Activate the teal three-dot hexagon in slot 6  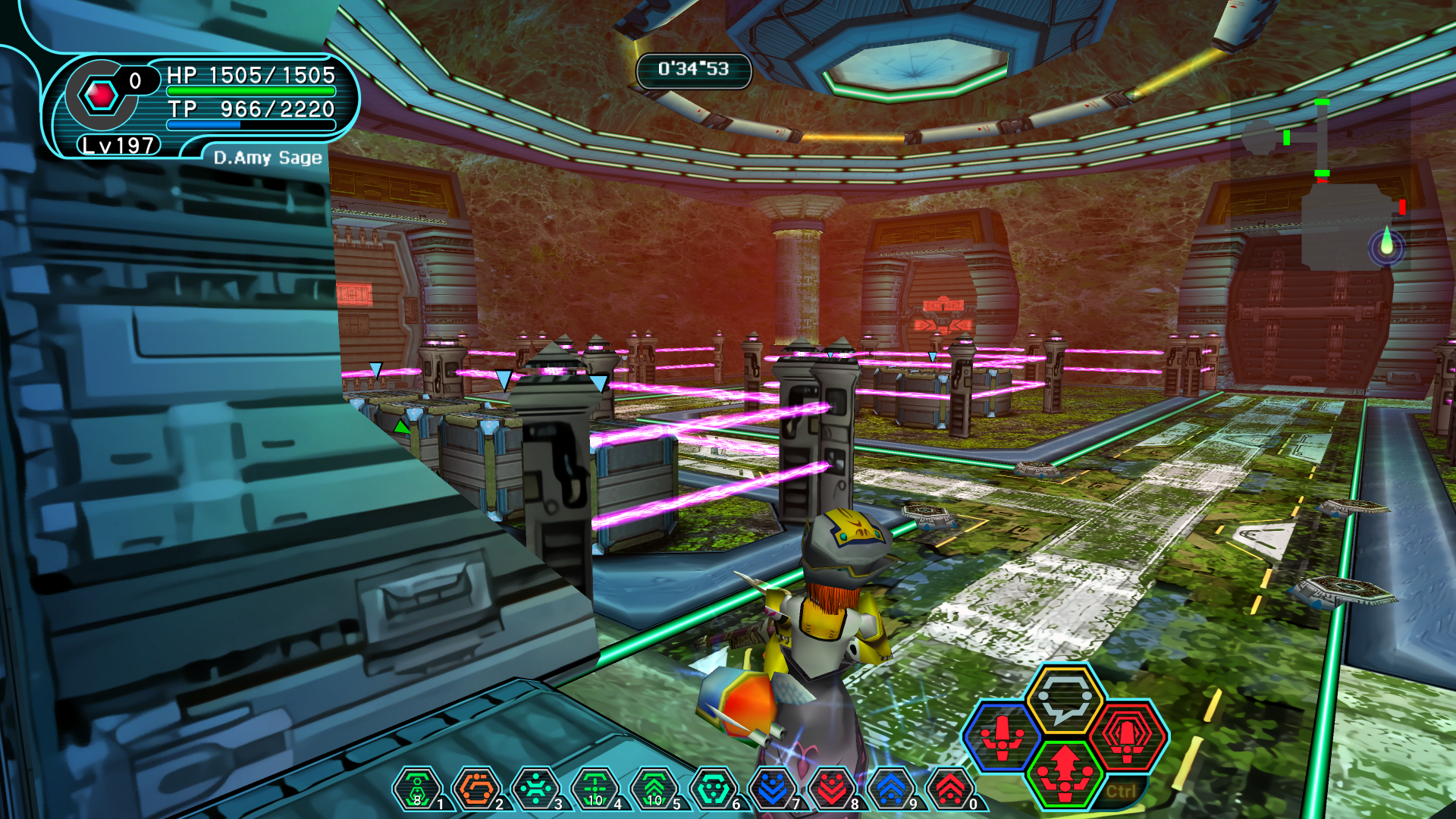coord(713,789)
